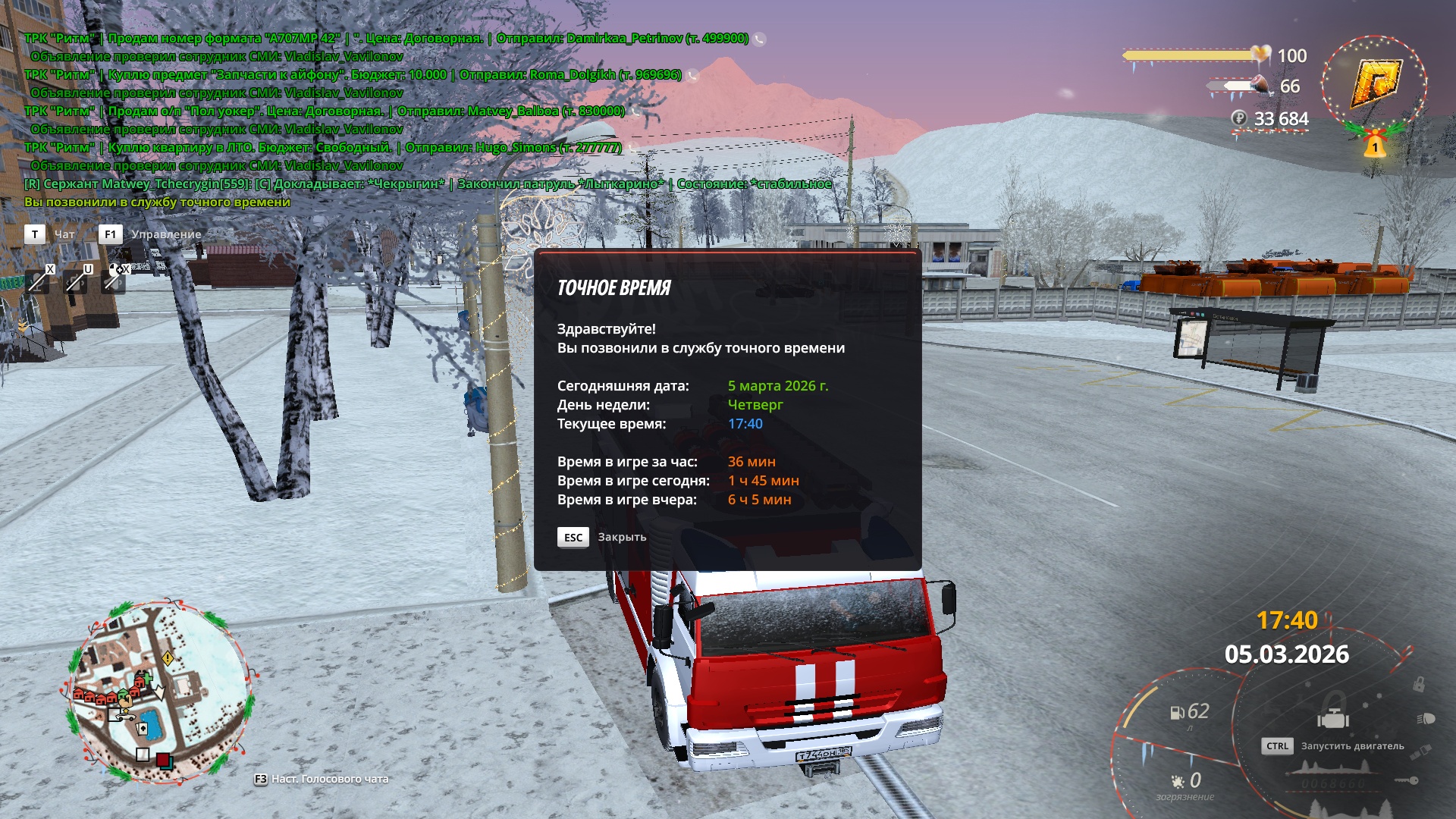This screenshot has width=1456, height=819.
Task: Click the golden server logo emblem
Action: (x=1374, y=85)
